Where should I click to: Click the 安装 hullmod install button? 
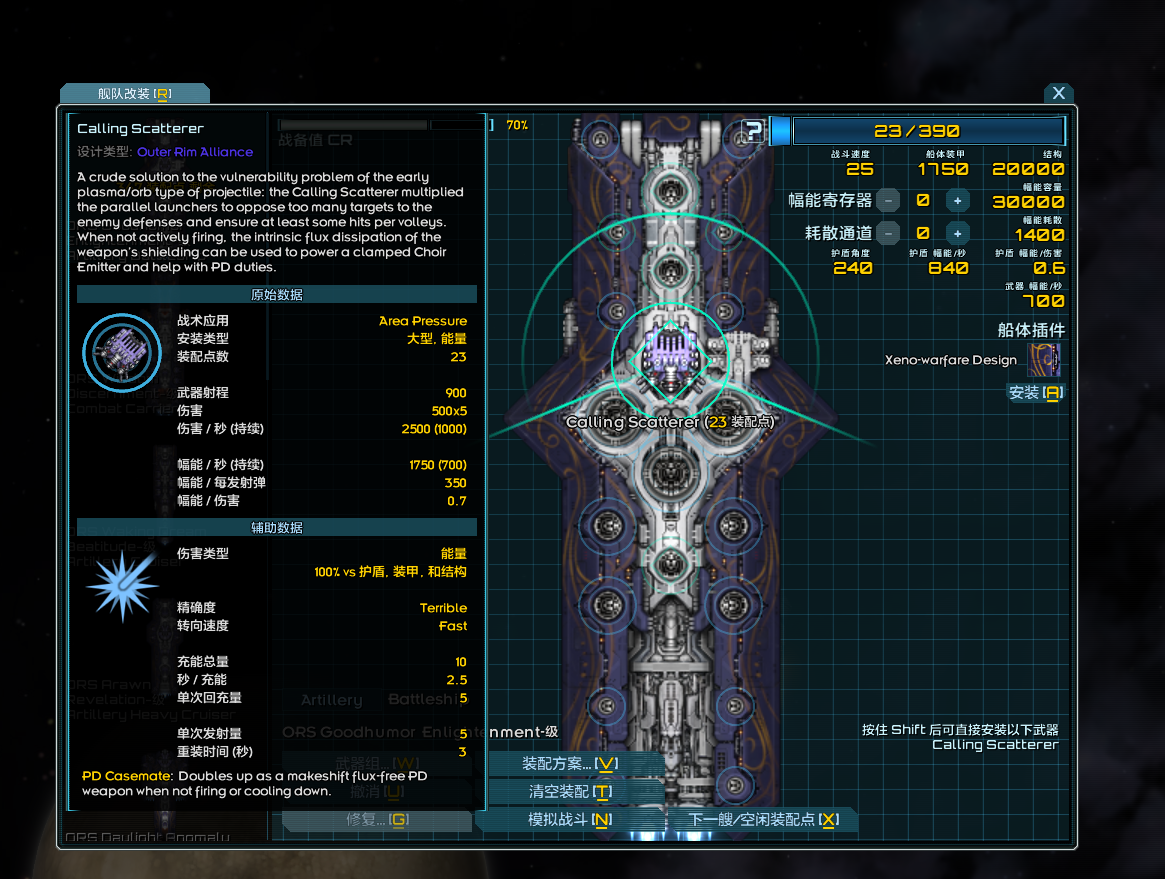[x=1034, y=393]
